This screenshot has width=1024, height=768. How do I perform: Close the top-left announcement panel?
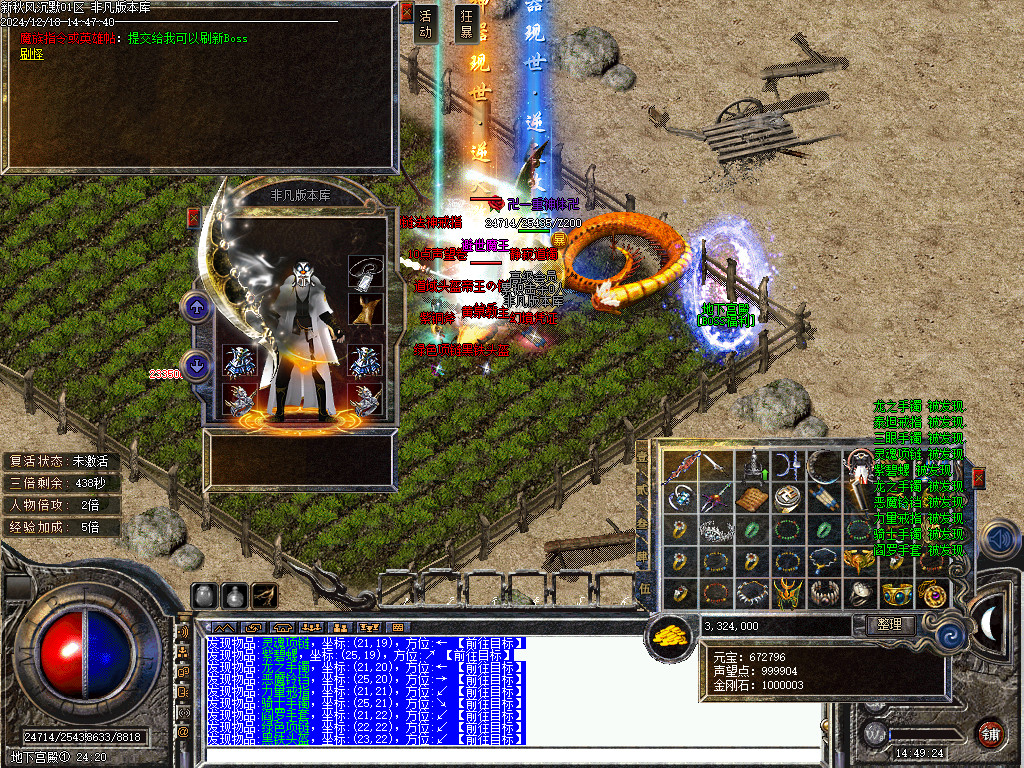tap(406, 12)
